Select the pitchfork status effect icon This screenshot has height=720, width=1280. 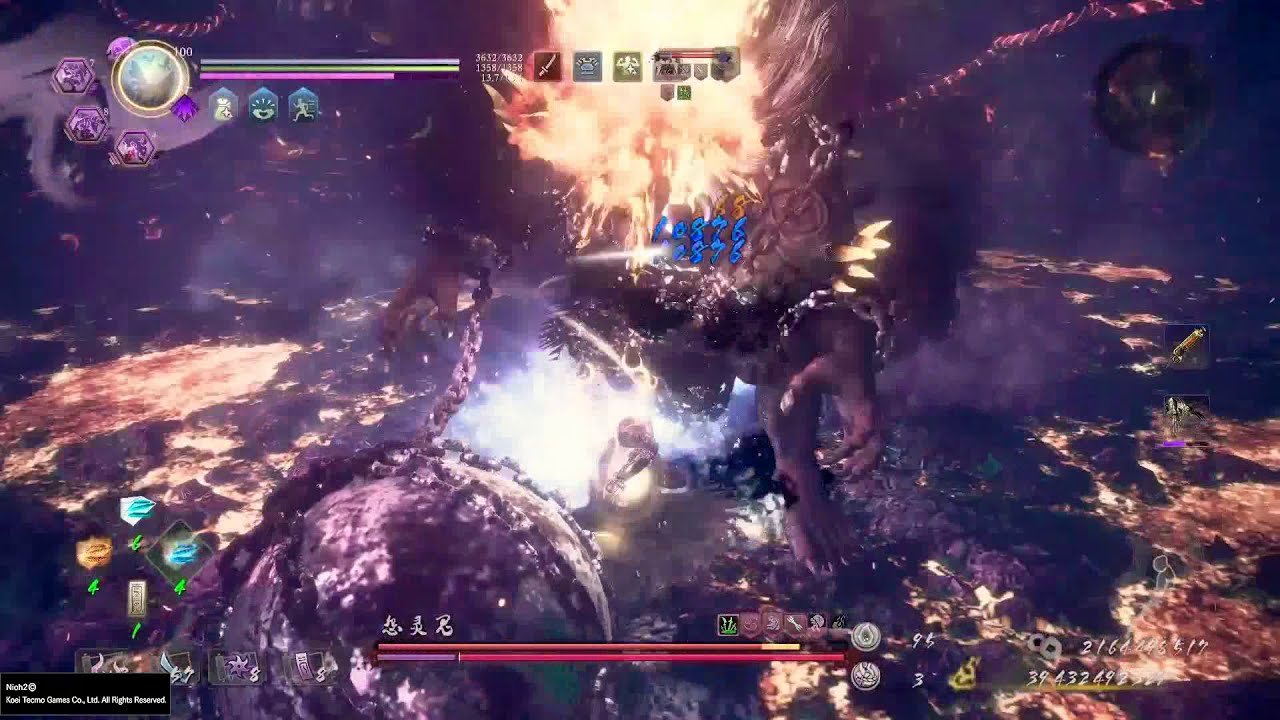pos(794,622)
